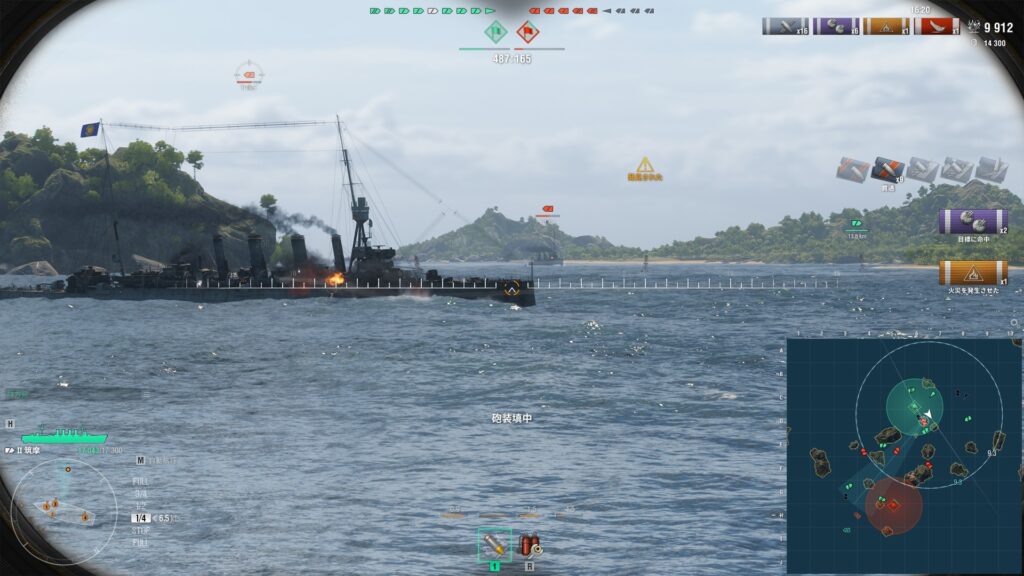Select the 1/4 speed telegraph setting

click(x=141, y=518)
